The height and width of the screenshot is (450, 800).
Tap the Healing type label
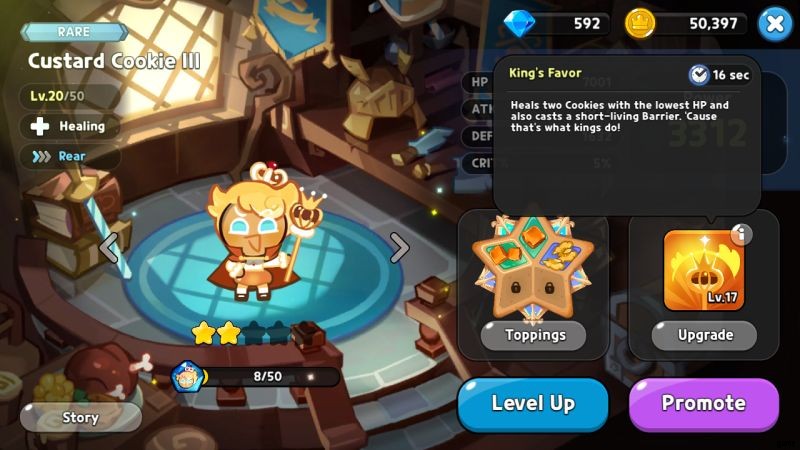[70, 127]
